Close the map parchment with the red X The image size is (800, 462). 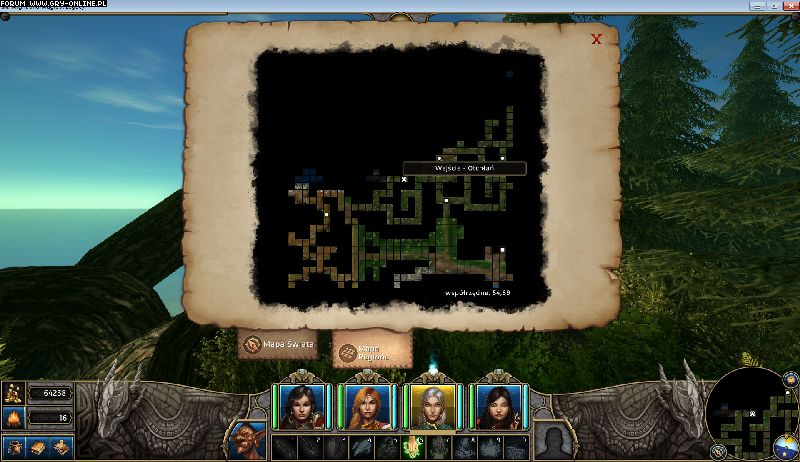pyautogui.click(x=596, y=39)
